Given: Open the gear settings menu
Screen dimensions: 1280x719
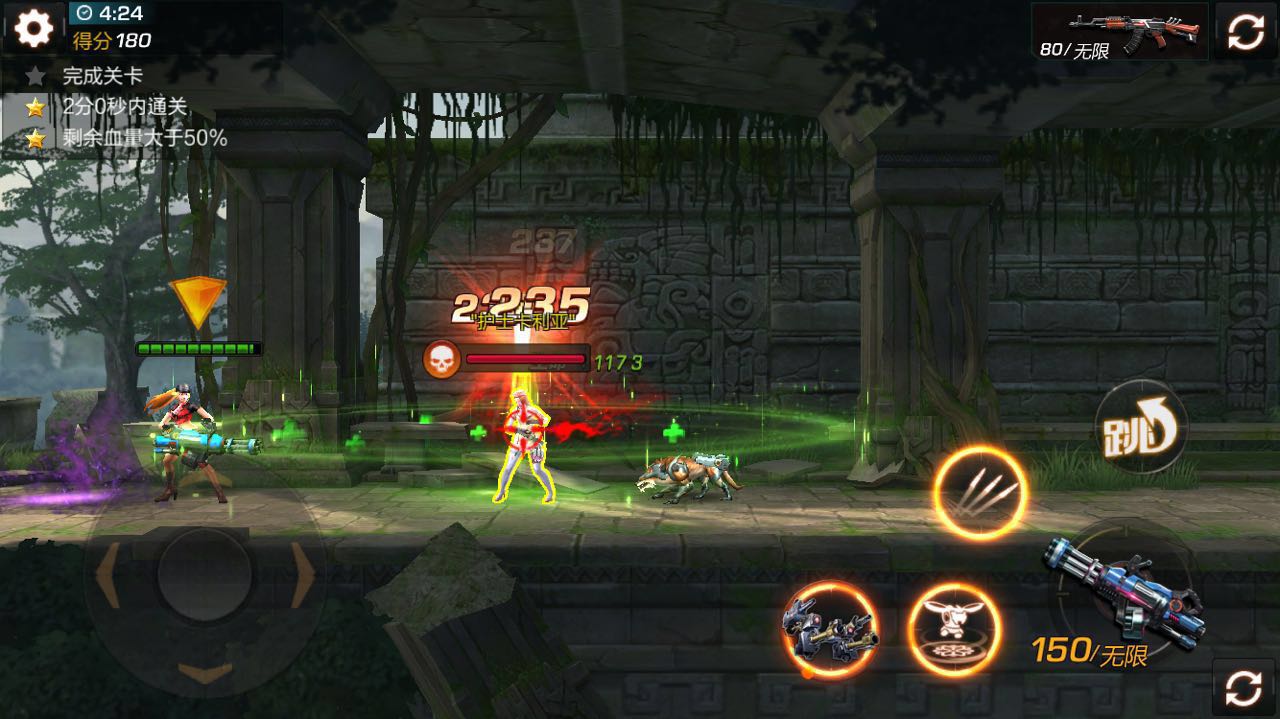Looking at the screenshot, I should coord(33,29).
